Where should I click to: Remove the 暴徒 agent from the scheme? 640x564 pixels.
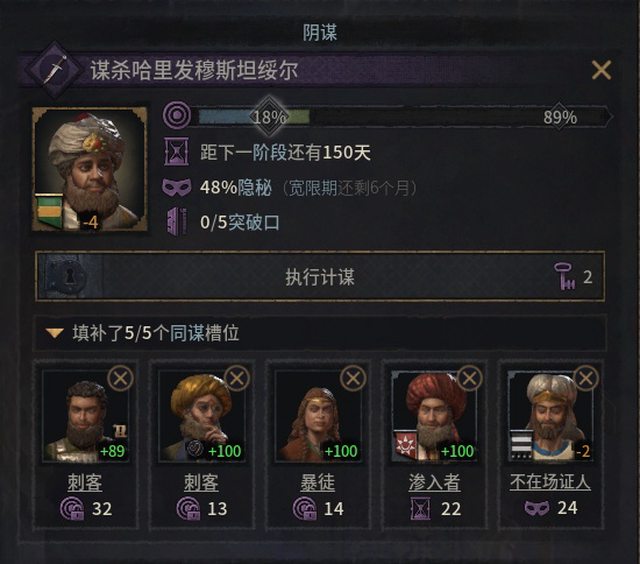(353, 378)
